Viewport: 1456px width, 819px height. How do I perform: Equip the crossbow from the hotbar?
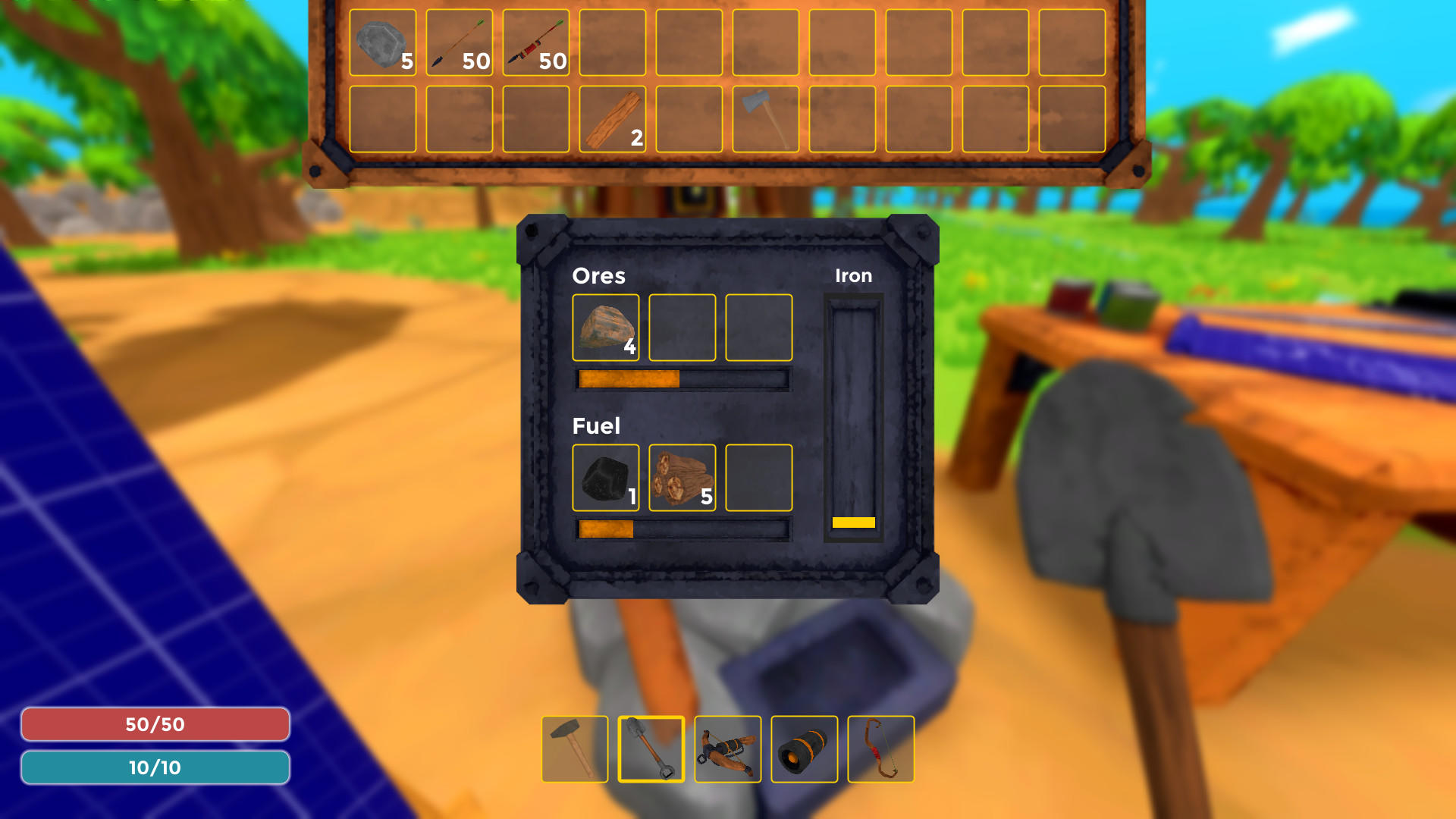pyautogui.click(x=728, y=749)
